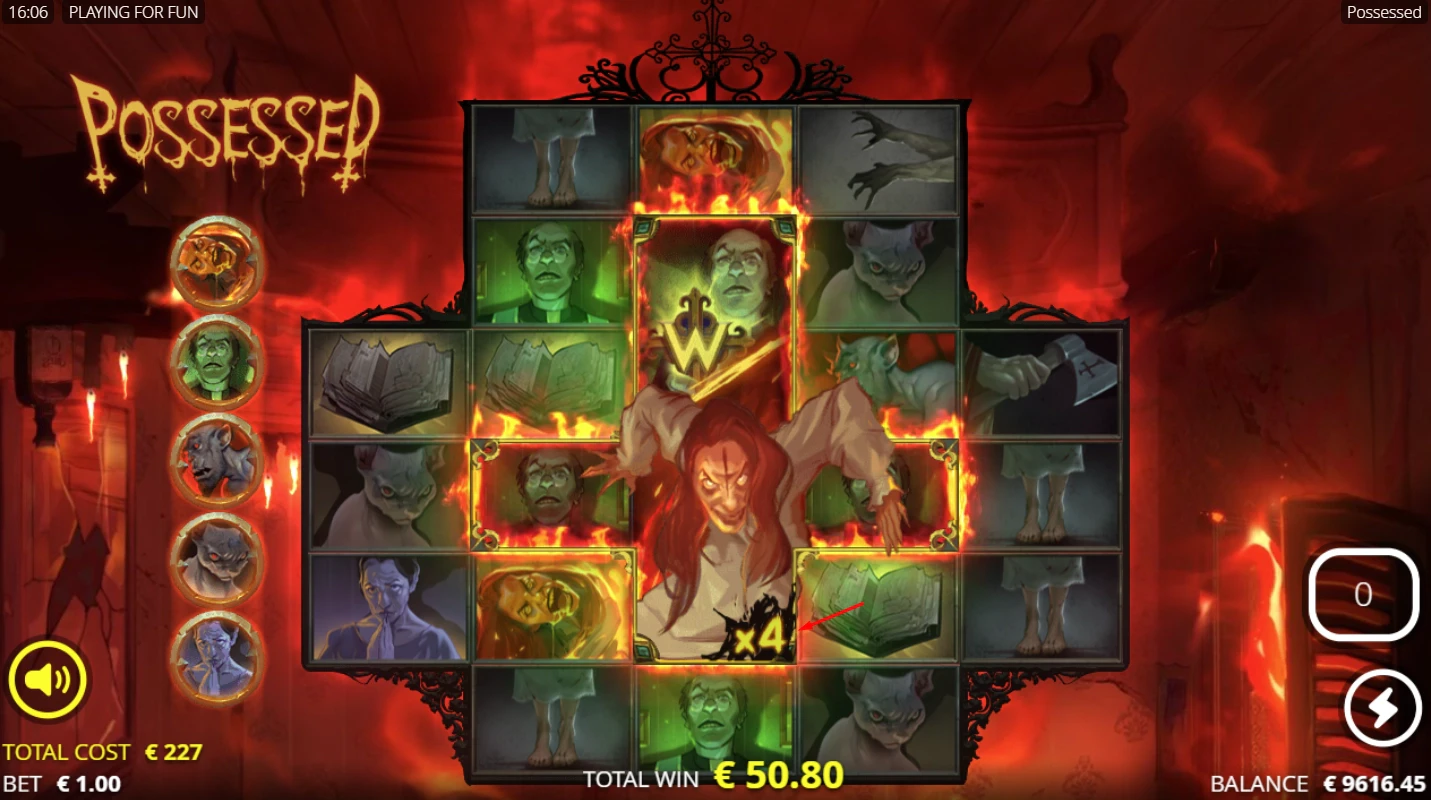Click the Possessed title in top right corner
The image size is (1431, 800).
(1385, 12)
